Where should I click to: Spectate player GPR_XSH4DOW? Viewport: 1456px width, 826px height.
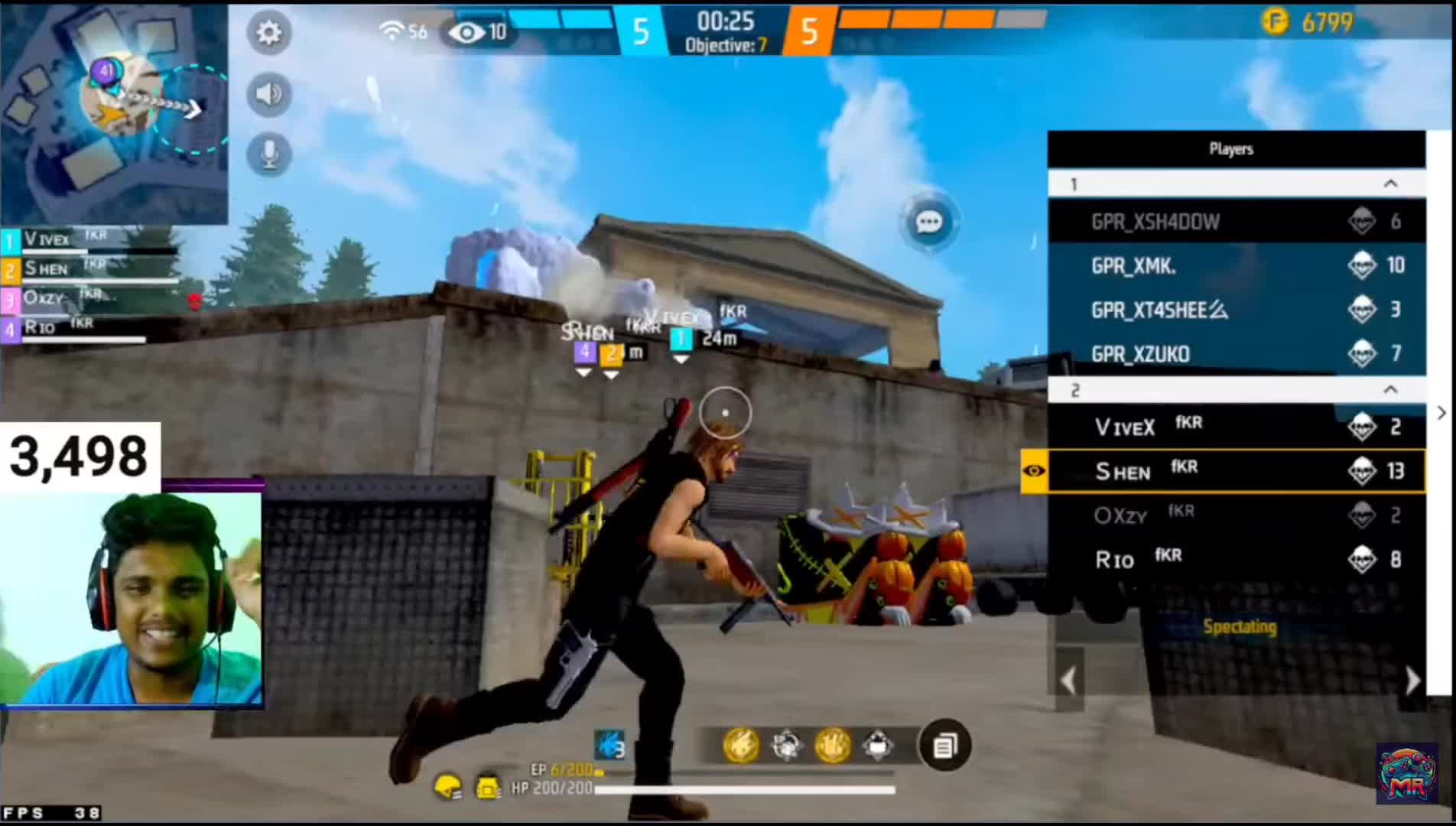coord(1236,222)
